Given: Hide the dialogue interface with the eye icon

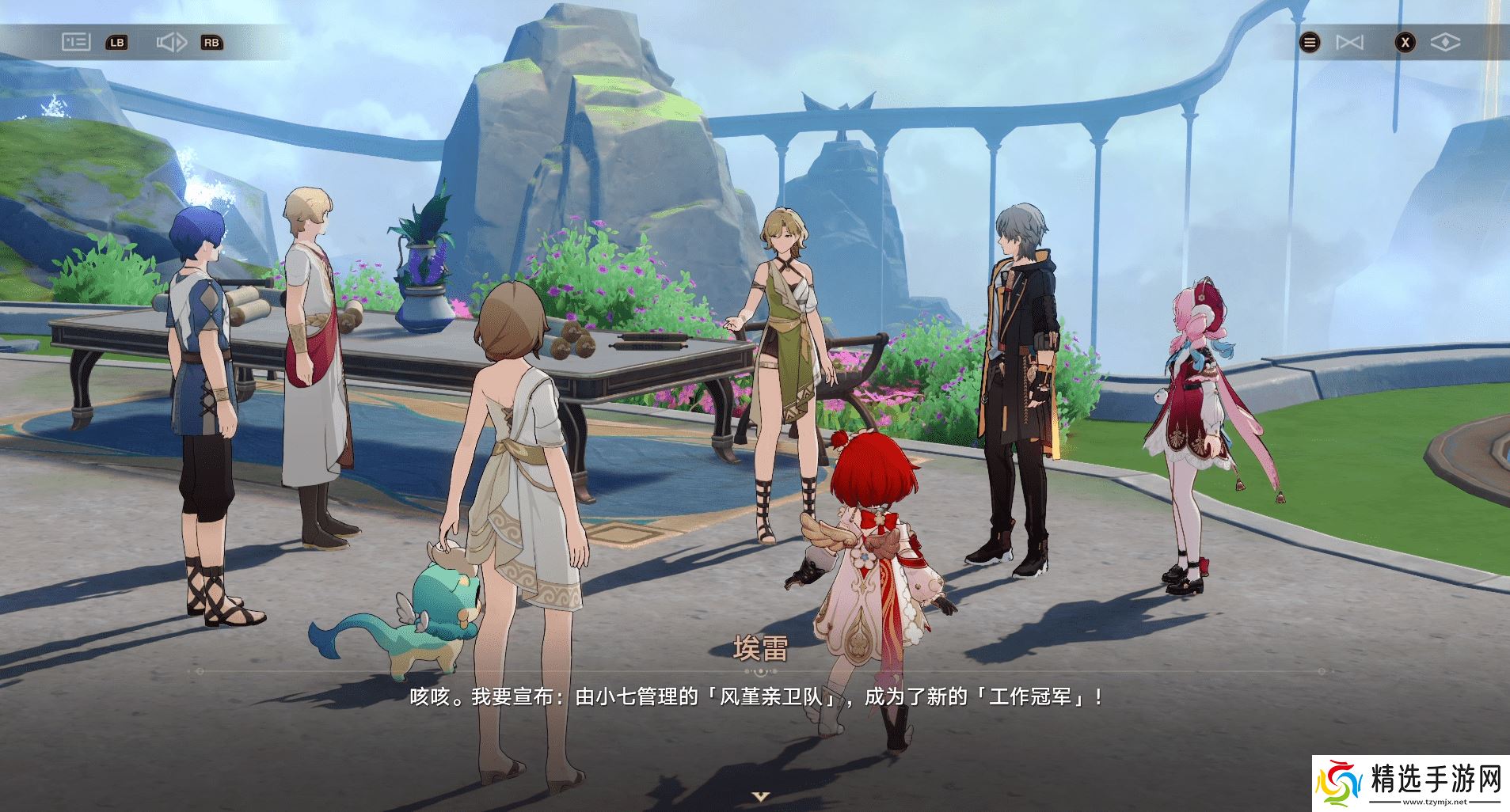Looking at the screenshot, I should pyautogui.click(x=1445, y=43).
